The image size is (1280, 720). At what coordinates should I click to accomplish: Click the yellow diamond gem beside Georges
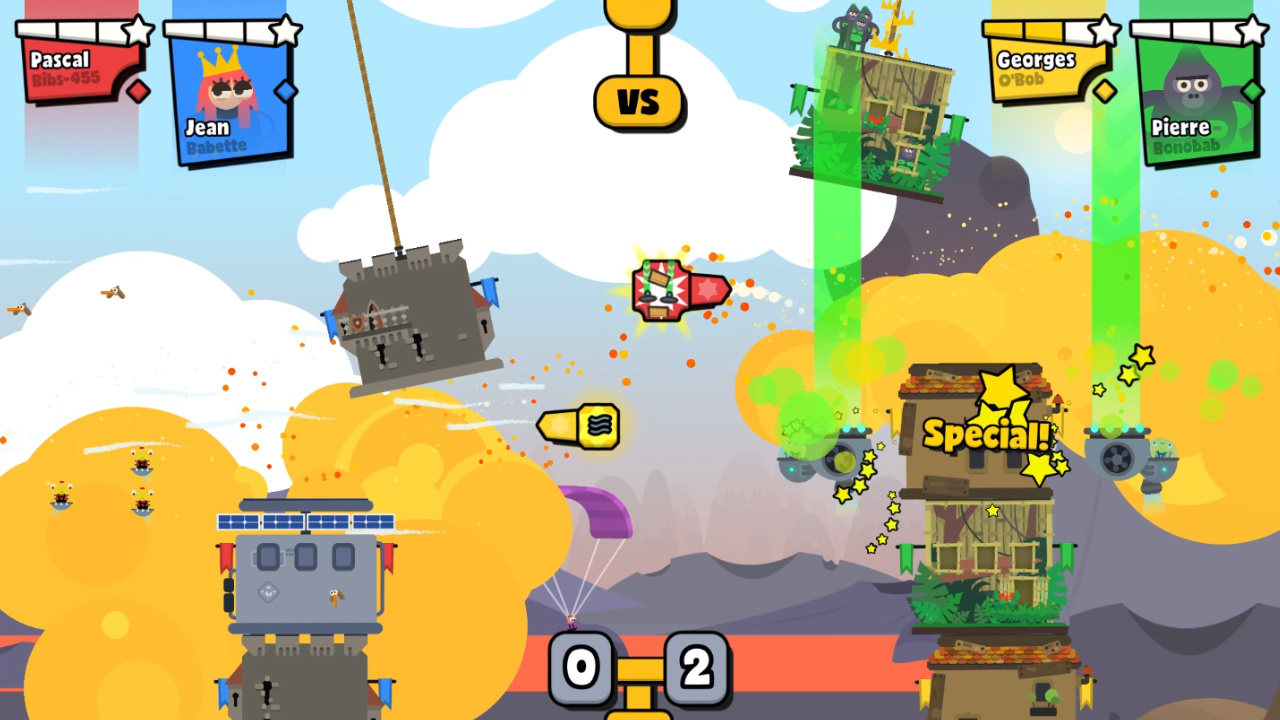pos(1103,91)
